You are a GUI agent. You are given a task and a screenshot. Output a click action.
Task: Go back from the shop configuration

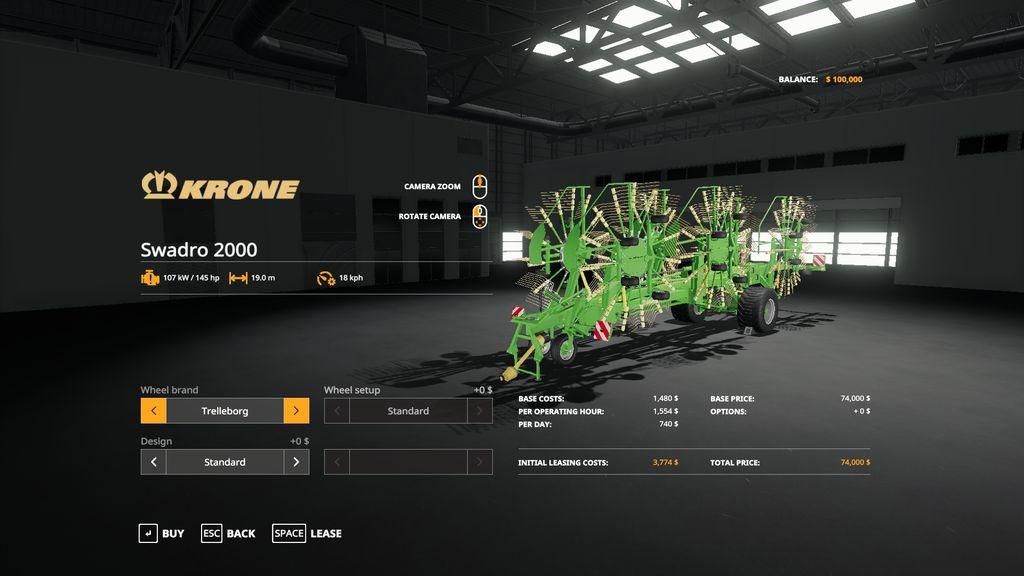(228, 534)
